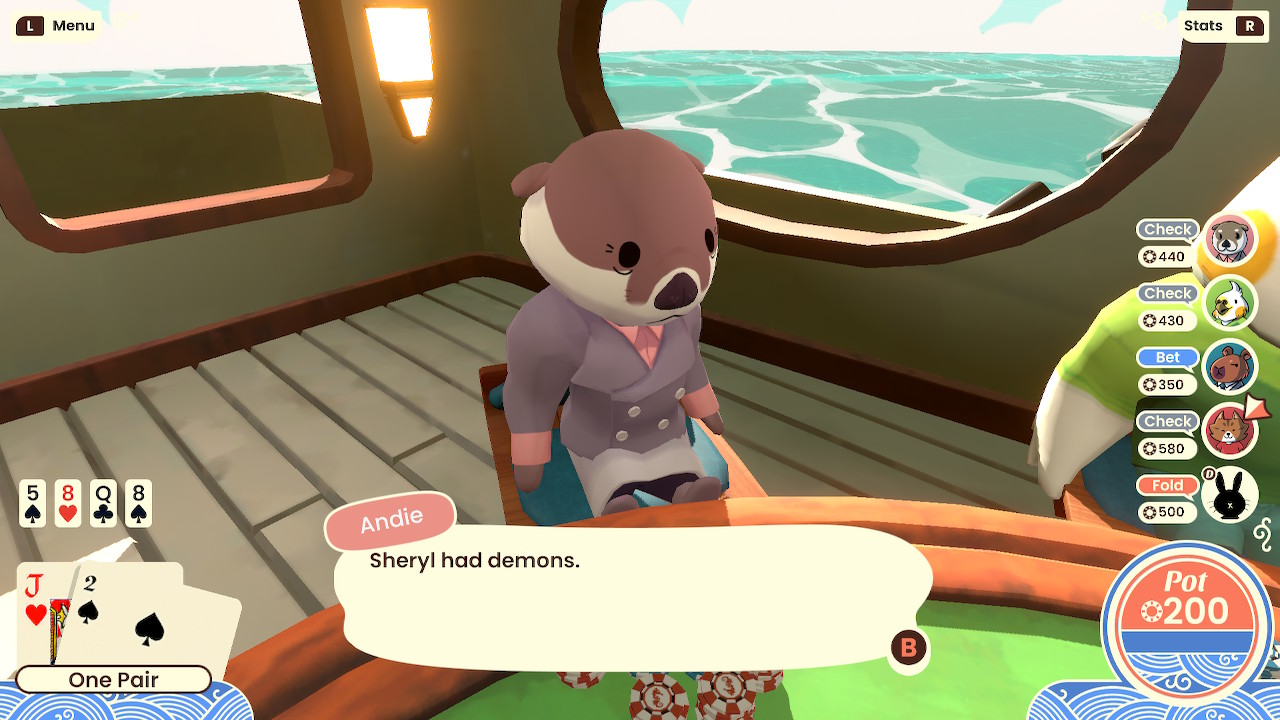Click Andie's name tag on the dialogue bubble

(390, 517)
